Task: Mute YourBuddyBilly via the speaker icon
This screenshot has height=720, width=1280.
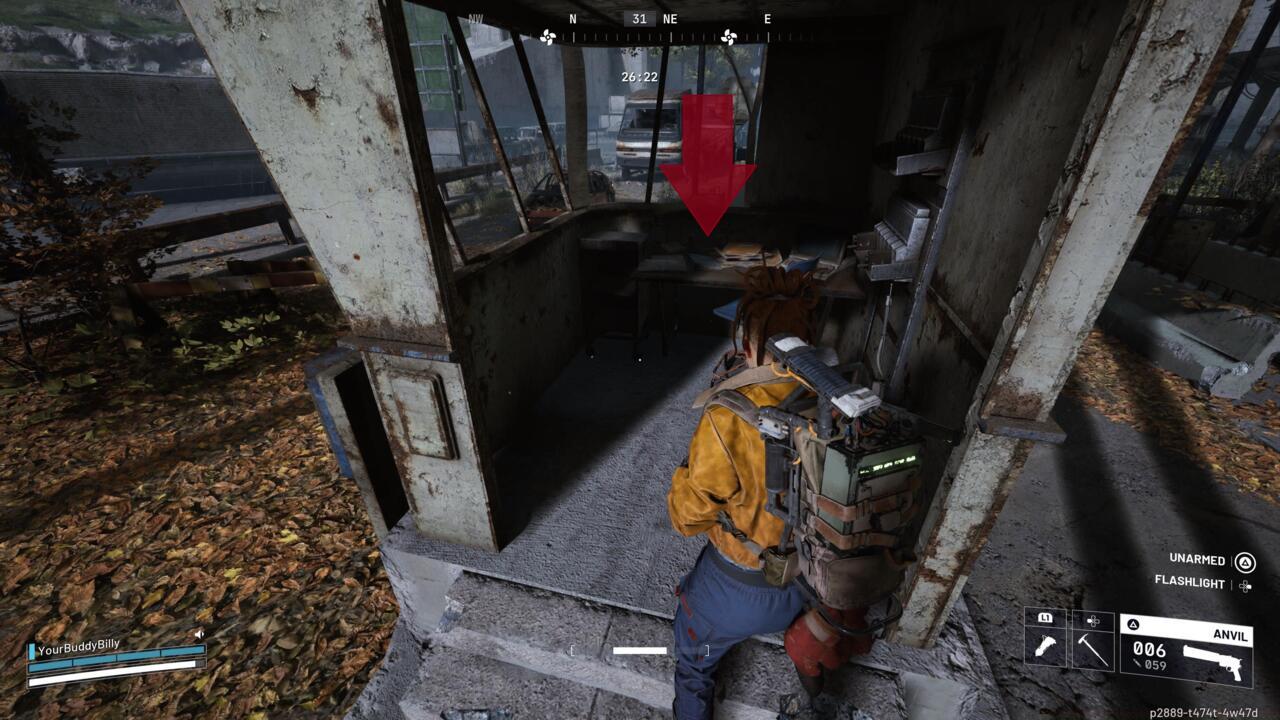Action: click(x=200, y=633)
